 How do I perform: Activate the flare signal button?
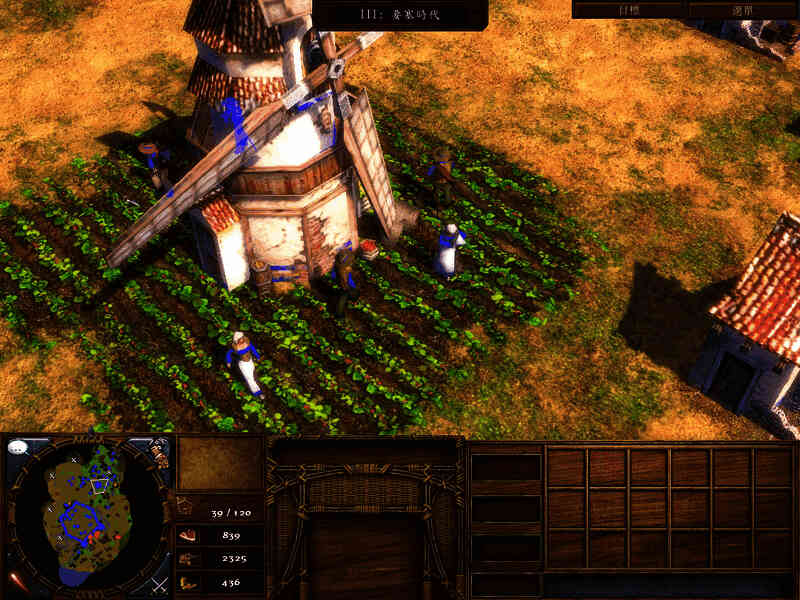coord(16,581)
